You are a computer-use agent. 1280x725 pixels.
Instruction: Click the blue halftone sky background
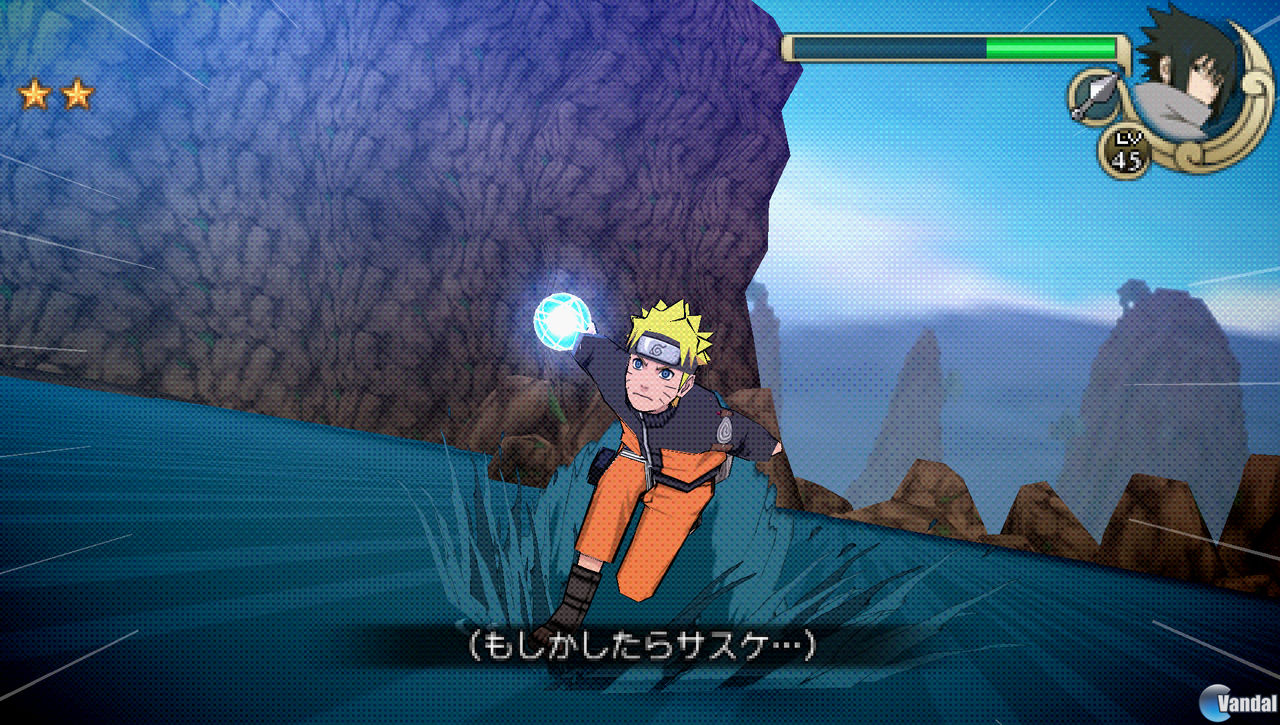pos(950,180)
